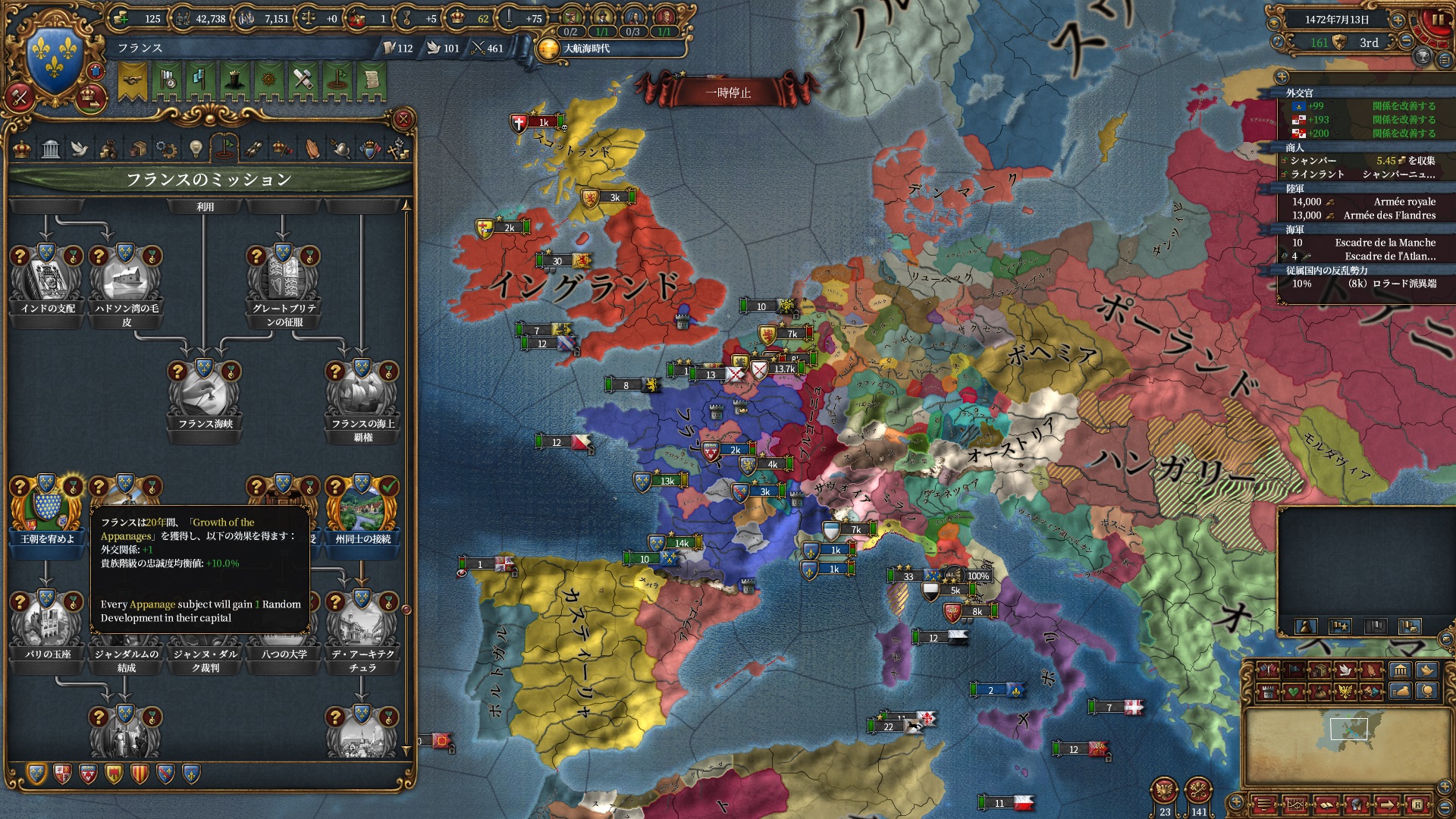Screen dimensions: 1456x819
Task: Open the 'パリの玉座' mission
Action: (47, 622)
